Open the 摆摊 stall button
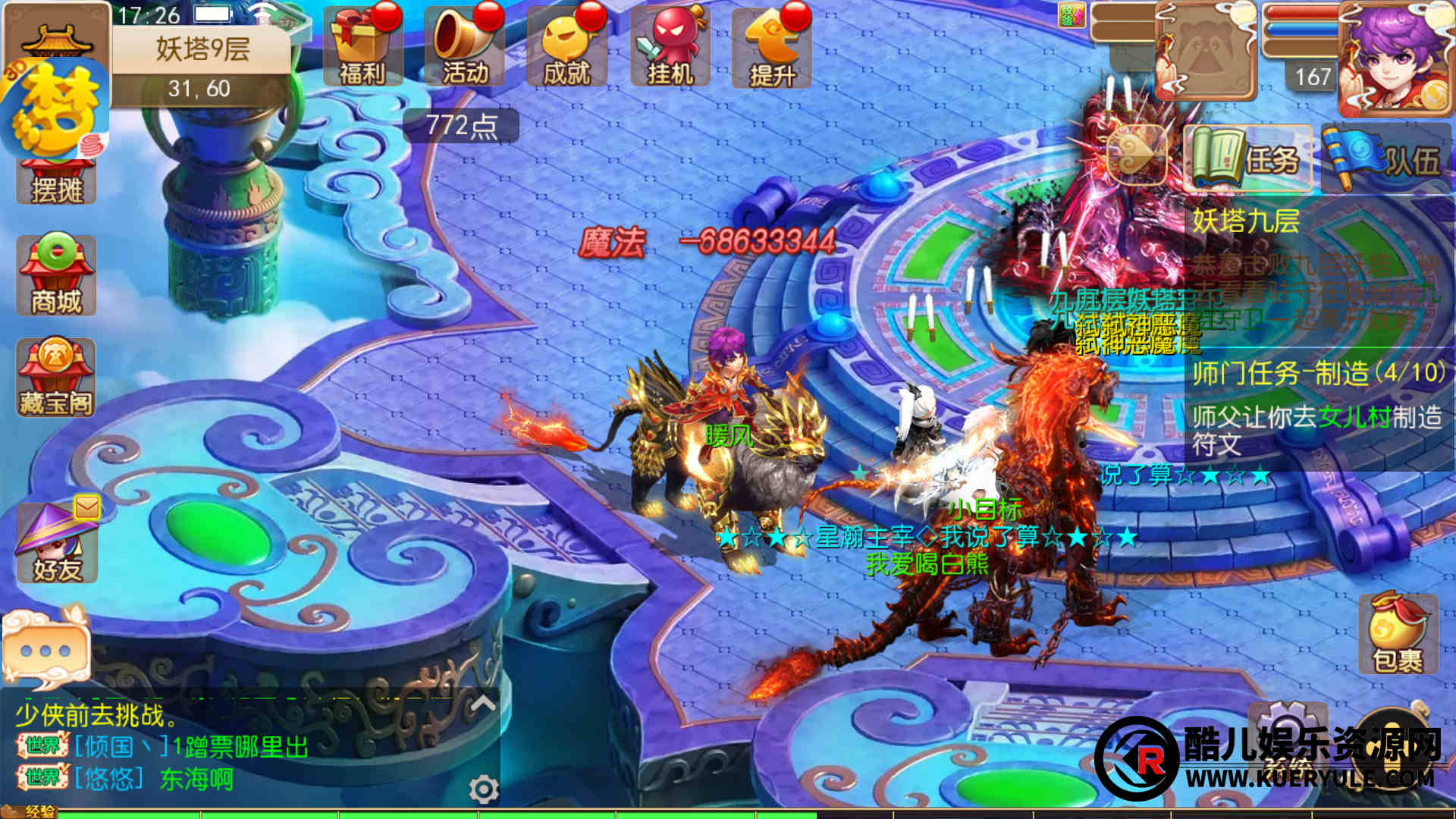This screenshot has width=1456, height=819. 56,182
